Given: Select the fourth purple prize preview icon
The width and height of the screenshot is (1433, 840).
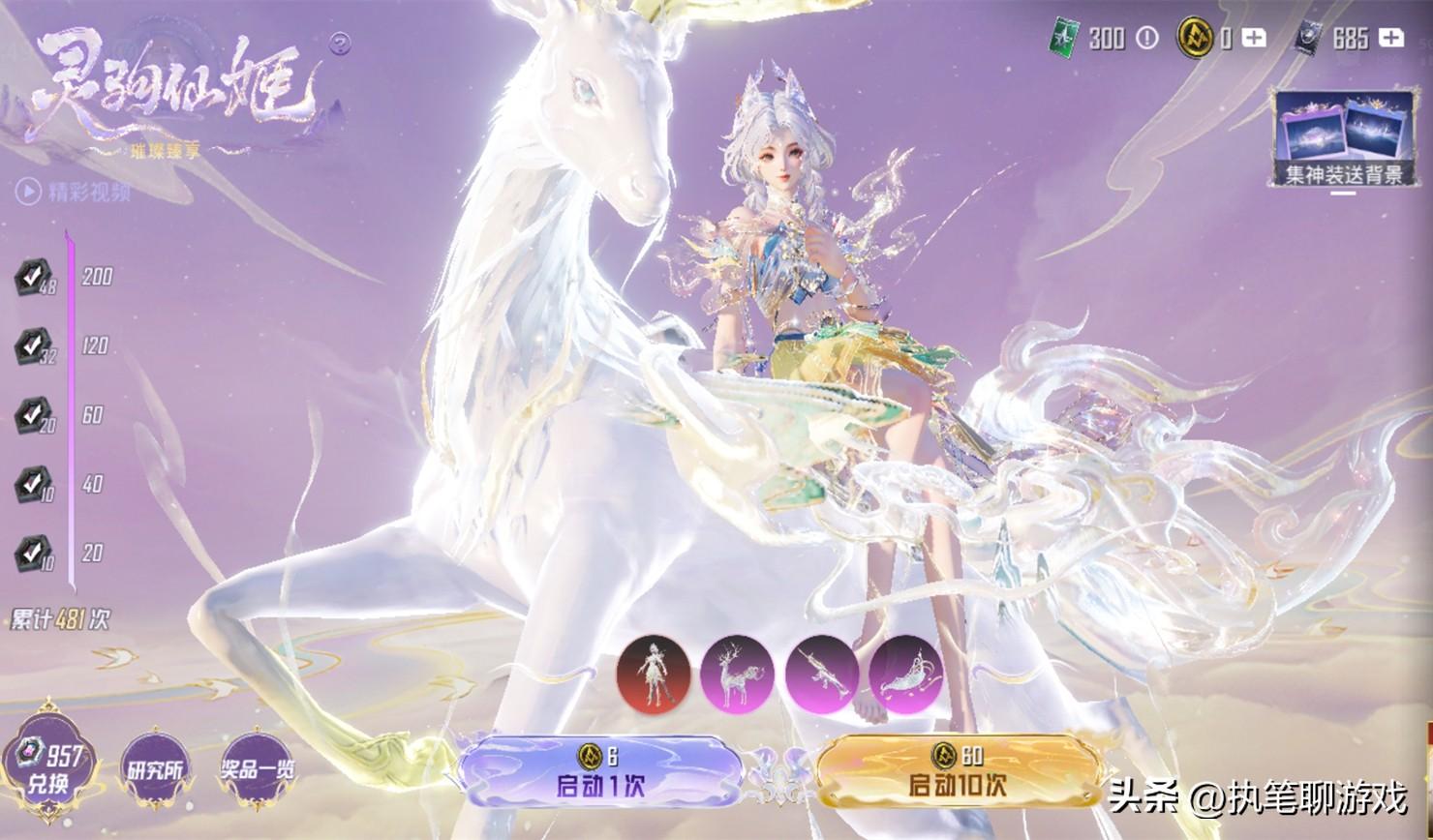Looking at the screenshot, I should (905, 674).
